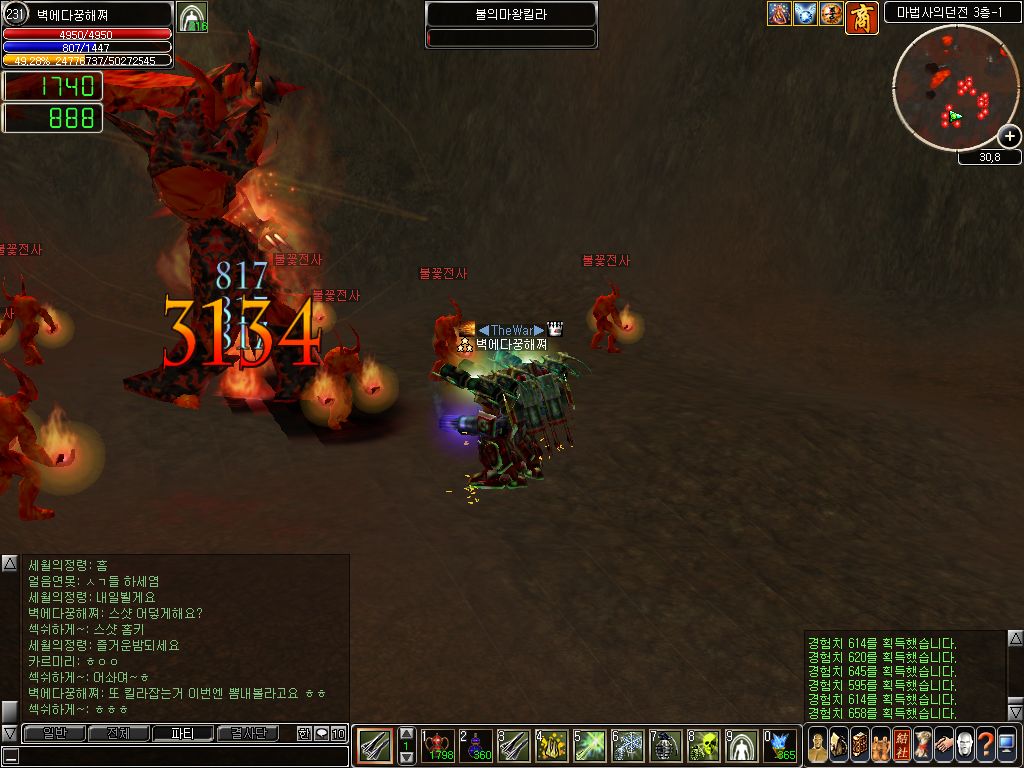
Task: Click the red 結社 guild menu icon
Action: (x=901, y=745)
